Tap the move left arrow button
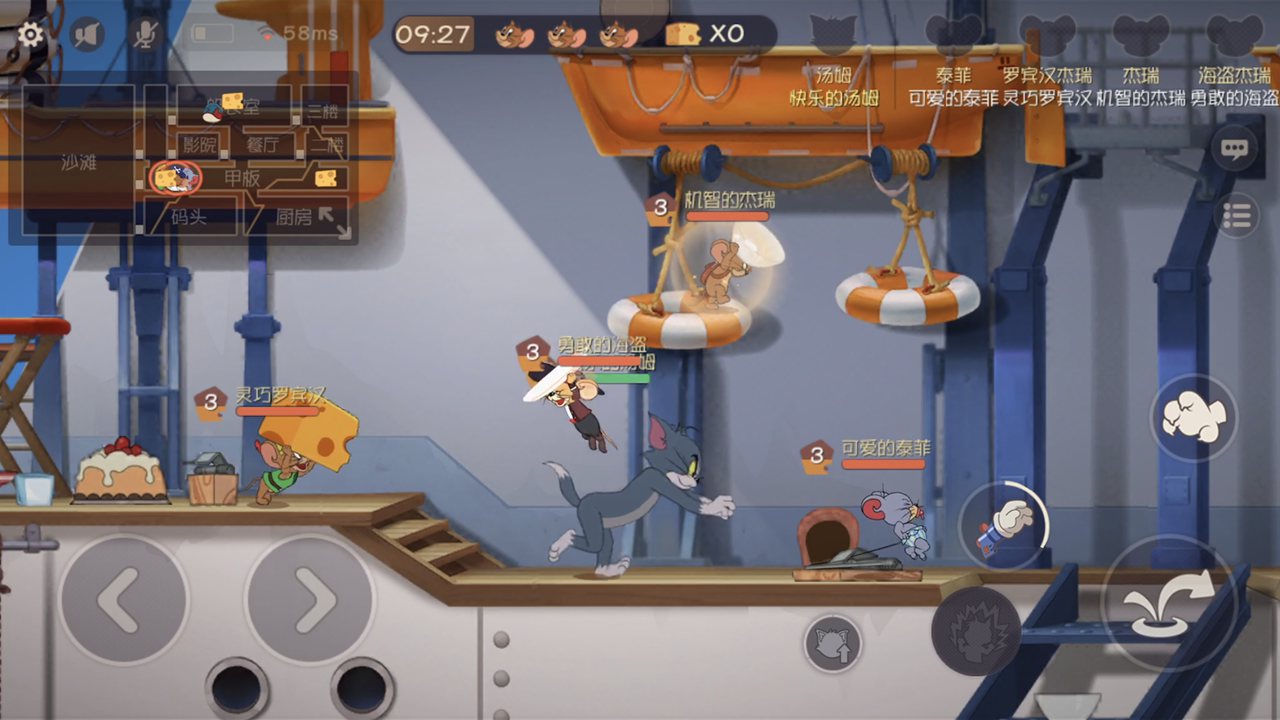Viewport: 1280px width, 720px height. (123, 600)
